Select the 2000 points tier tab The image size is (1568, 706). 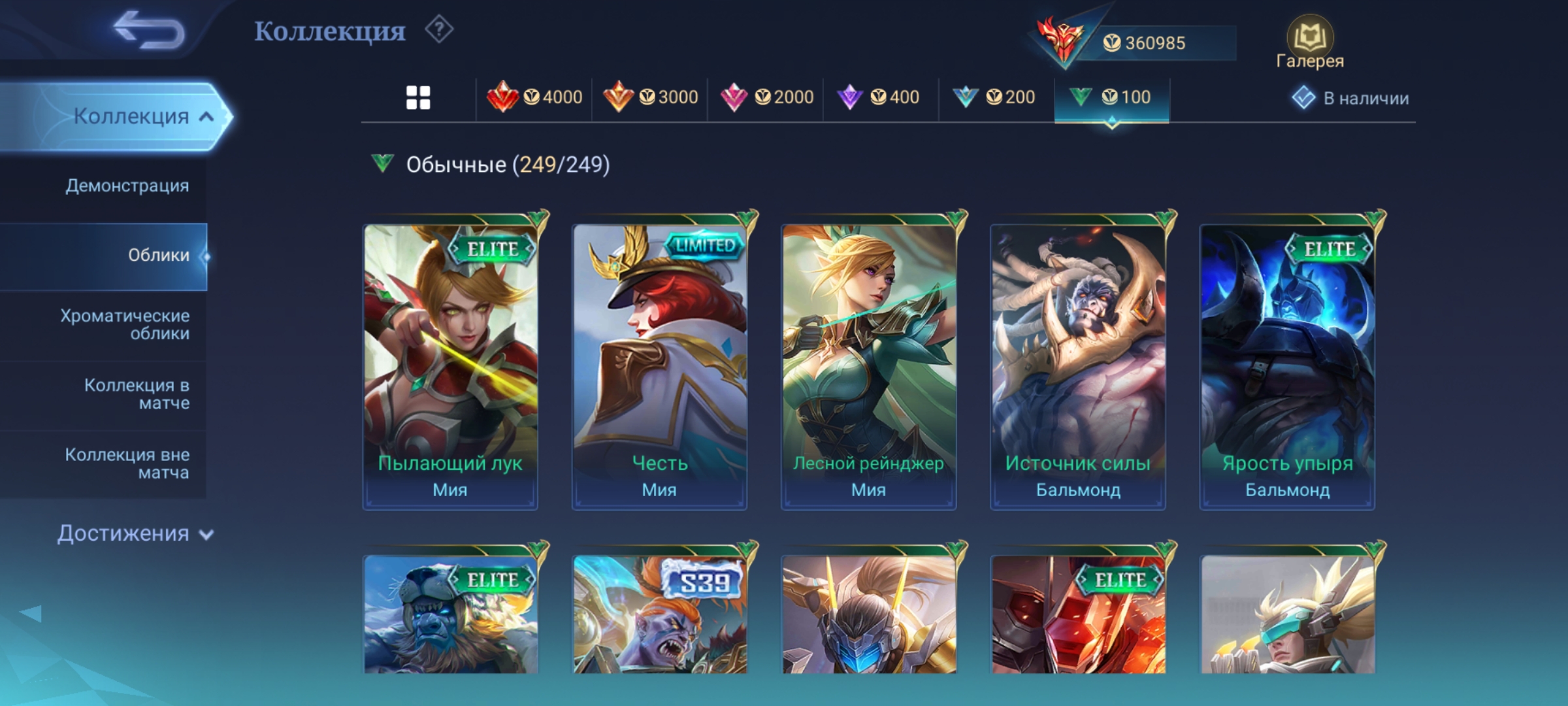pyautogui.click(x=766, y=98)
